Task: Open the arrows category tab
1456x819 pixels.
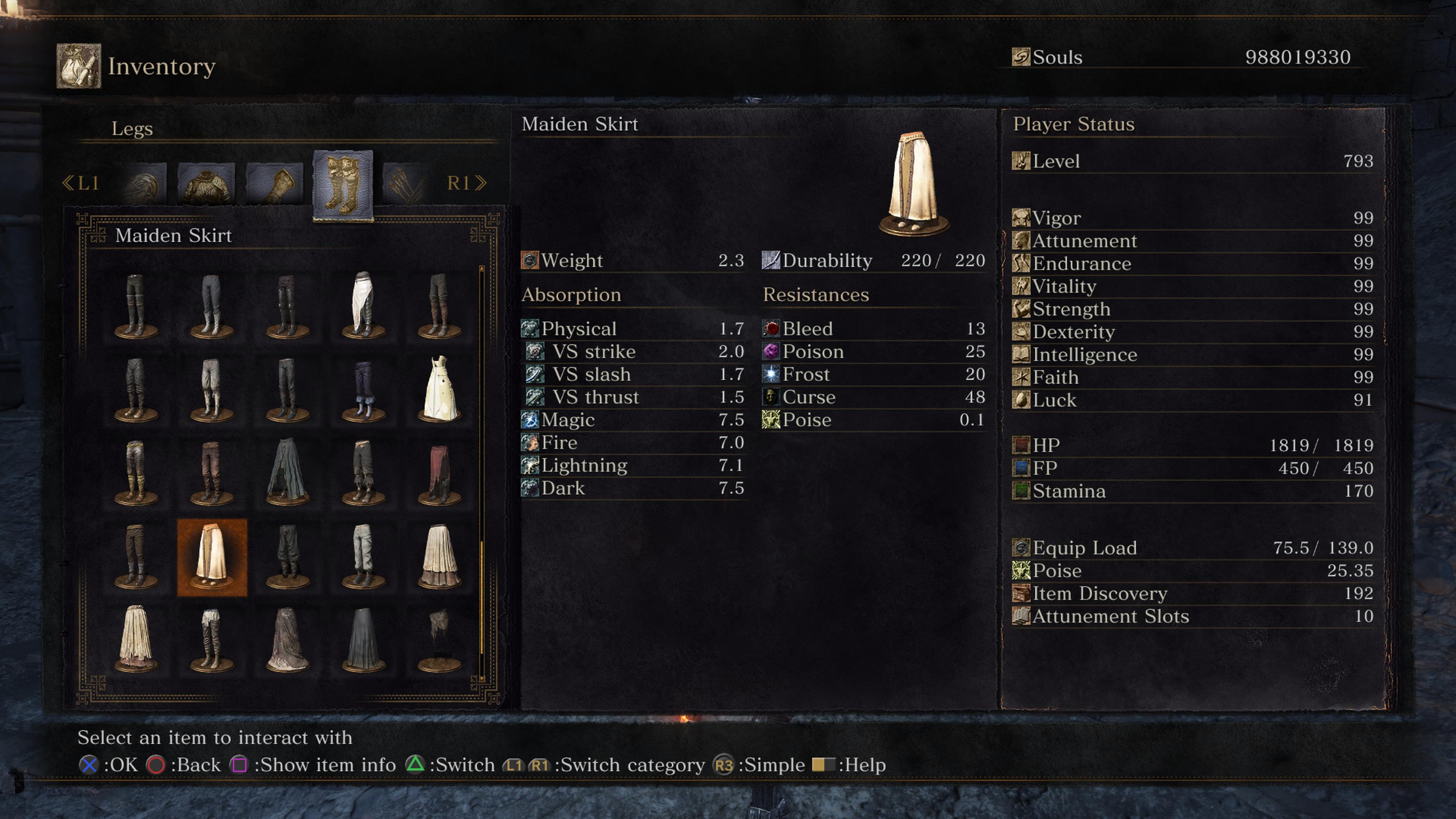Action: click(x=405, y=184)
